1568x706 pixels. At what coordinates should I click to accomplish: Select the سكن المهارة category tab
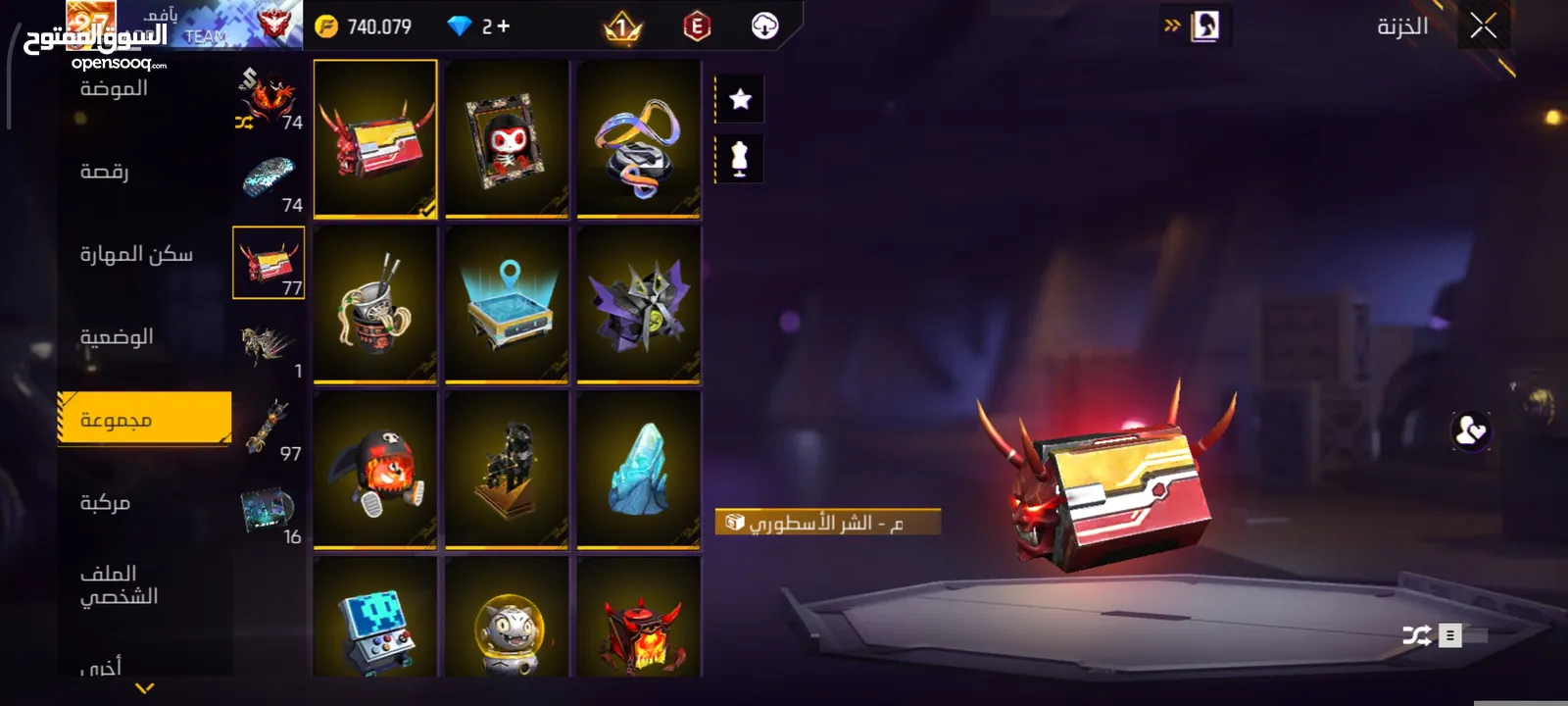pyautogui.click(x=136, y=254)
